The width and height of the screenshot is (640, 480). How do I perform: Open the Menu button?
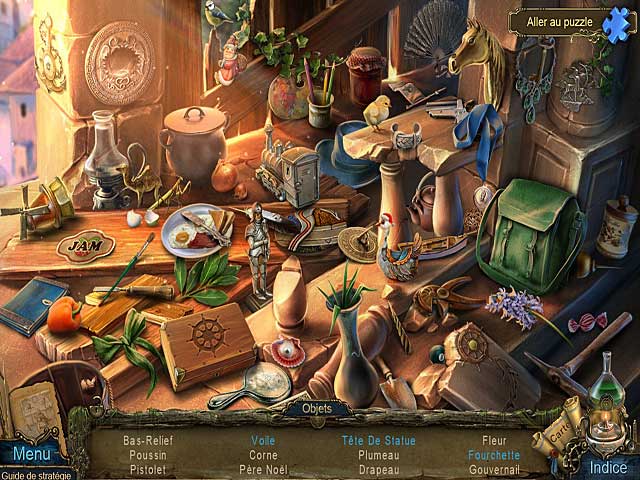point(32,455)
